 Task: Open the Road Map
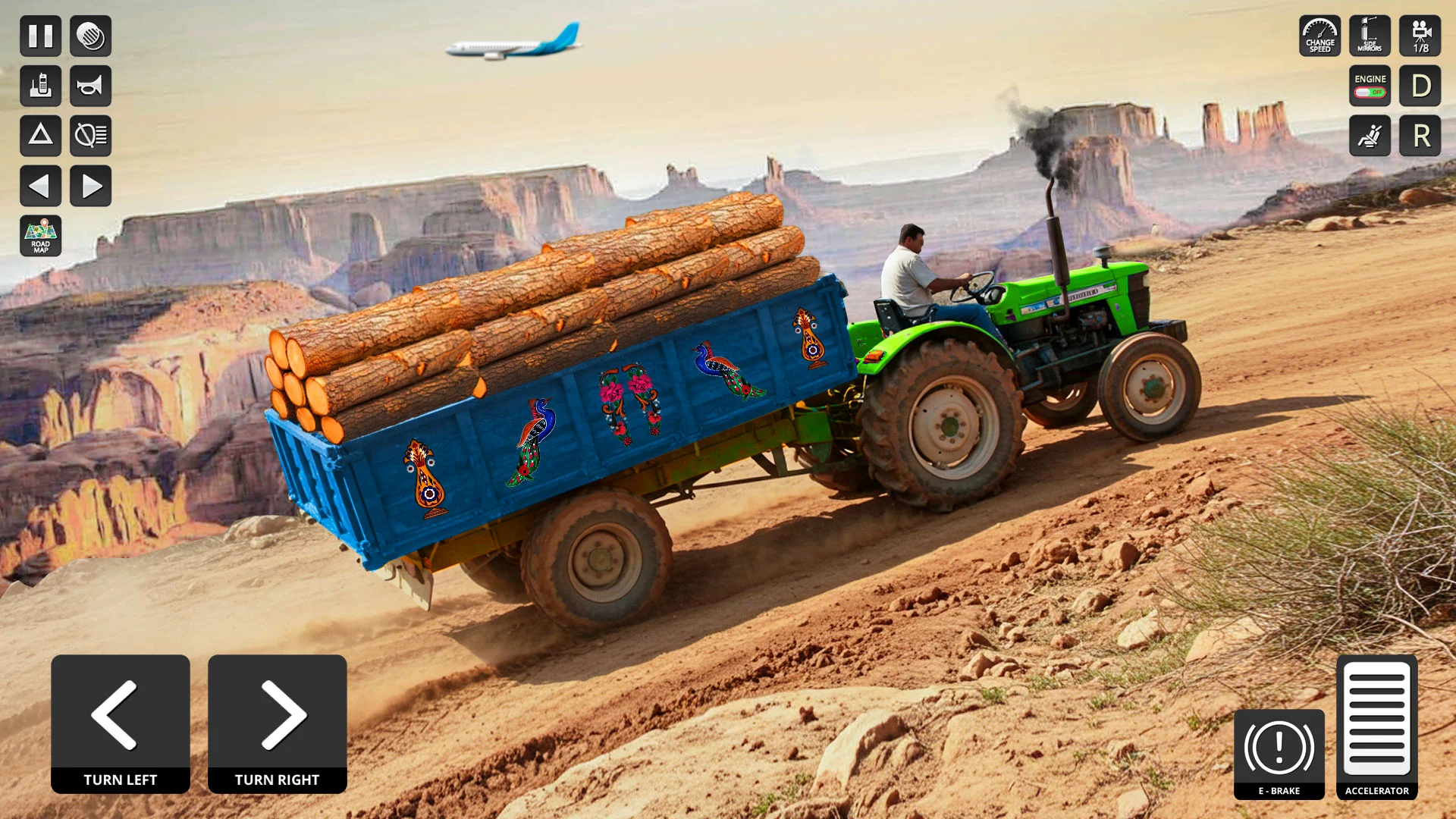(x=41, y=236)
